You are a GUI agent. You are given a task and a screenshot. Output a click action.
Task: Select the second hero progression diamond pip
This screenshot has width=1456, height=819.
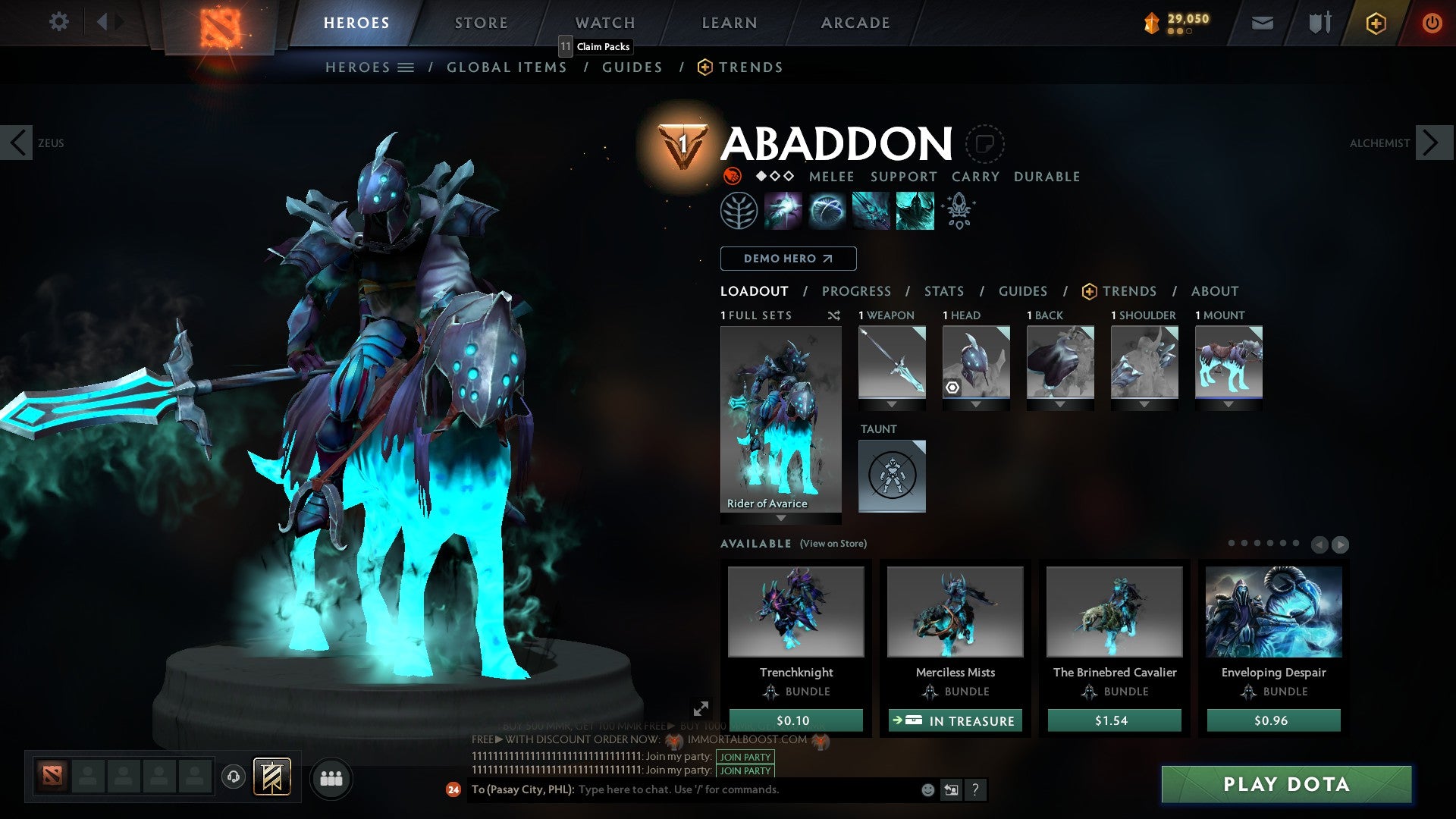click(x=774, y=177)
